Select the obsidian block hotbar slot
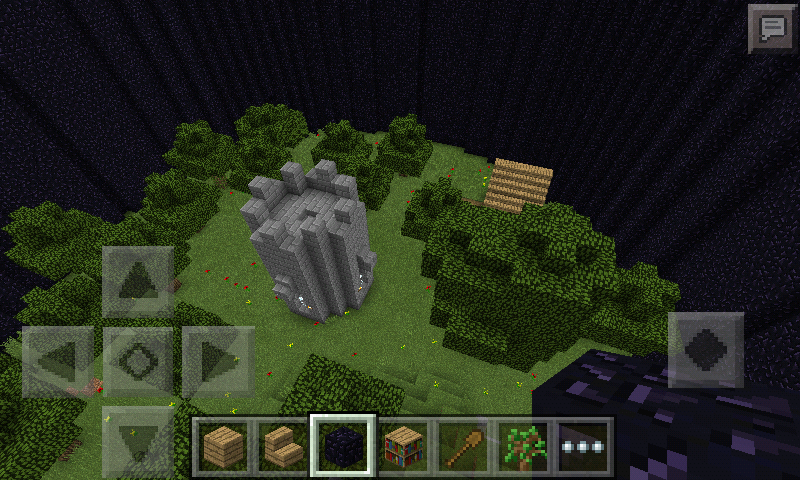 [343, 443]
